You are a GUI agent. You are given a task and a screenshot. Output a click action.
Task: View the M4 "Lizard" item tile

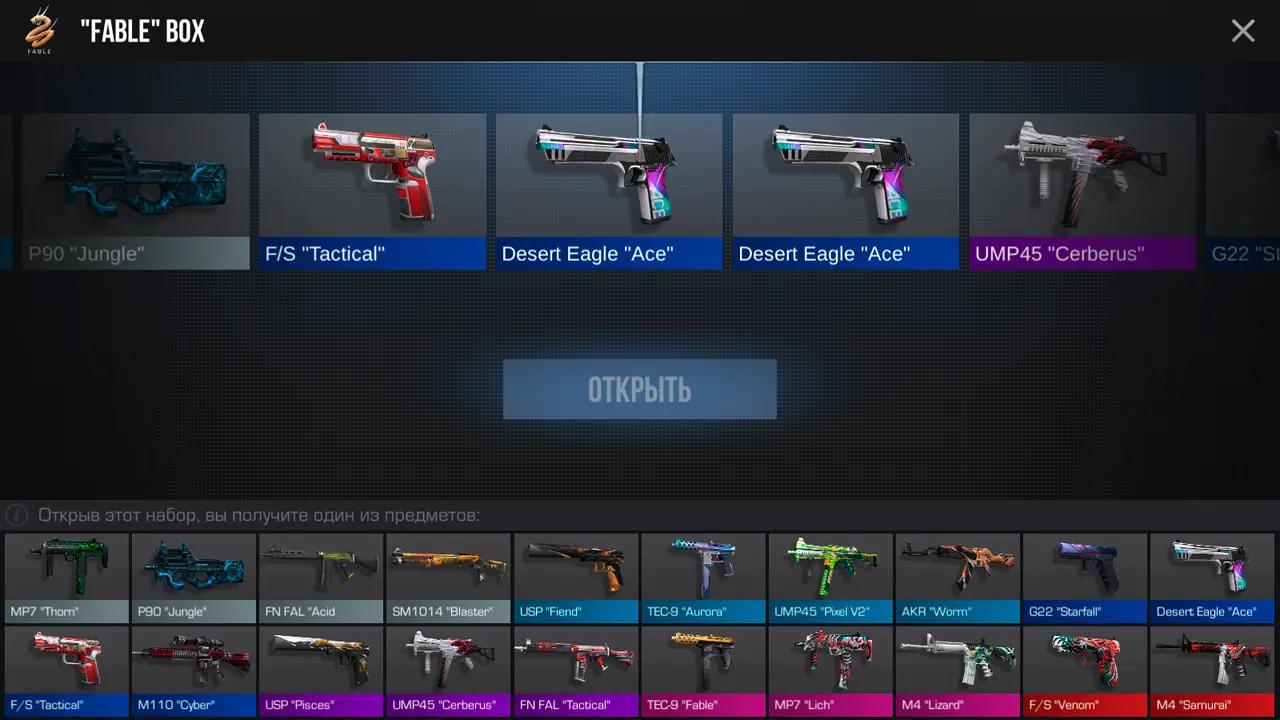coord(957,670)
